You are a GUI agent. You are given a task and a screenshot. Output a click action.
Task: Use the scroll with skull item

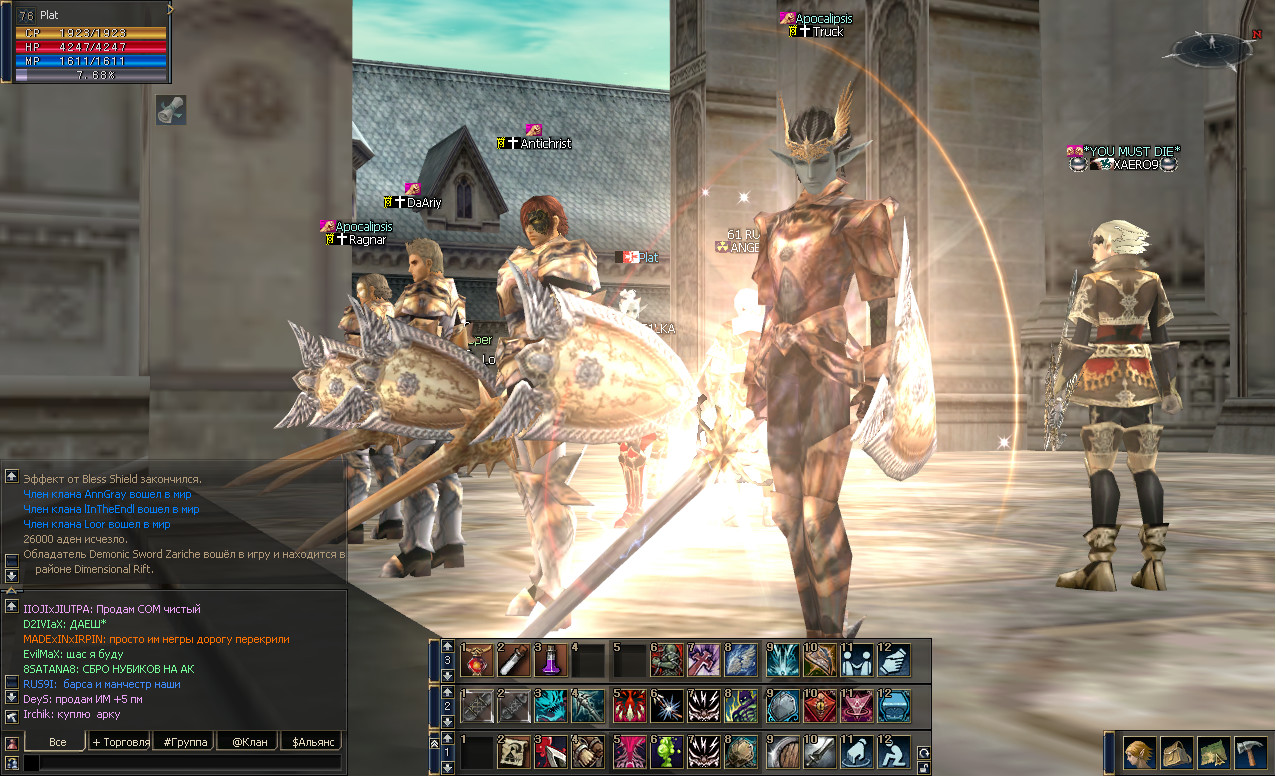click(514, 752)
